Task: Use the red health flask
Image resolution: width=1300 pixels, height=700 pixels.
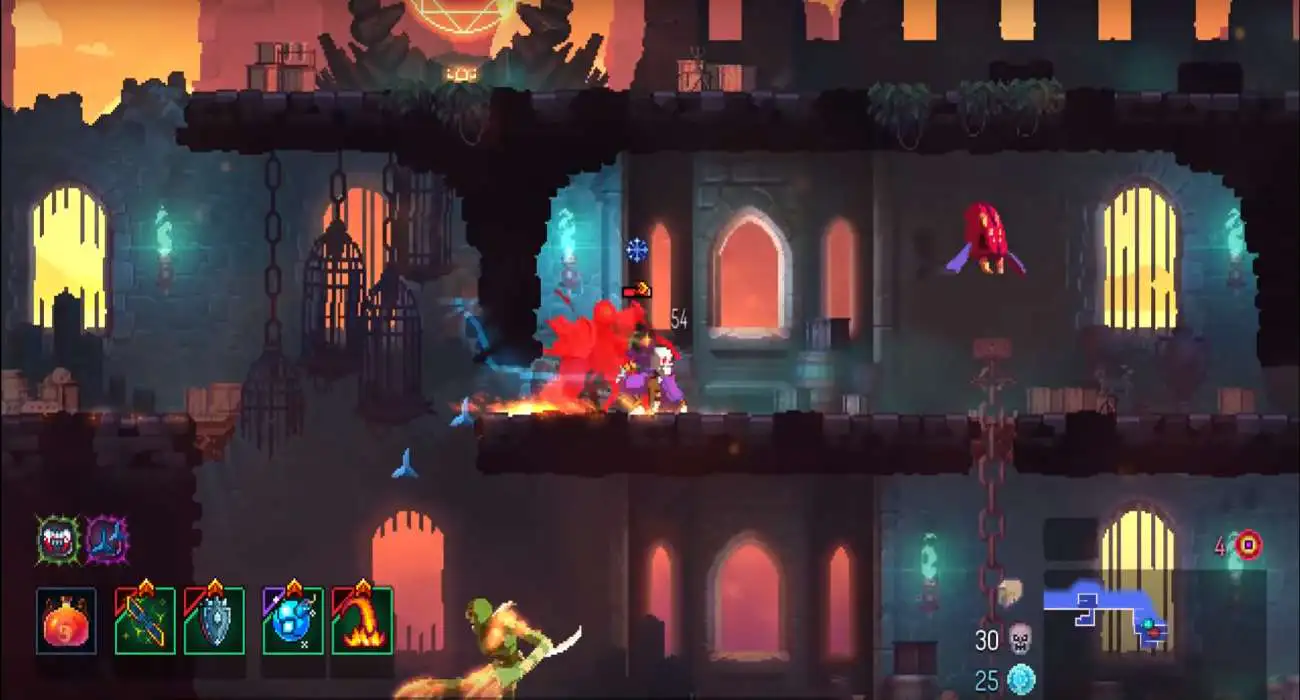Action: coord(66,621)
